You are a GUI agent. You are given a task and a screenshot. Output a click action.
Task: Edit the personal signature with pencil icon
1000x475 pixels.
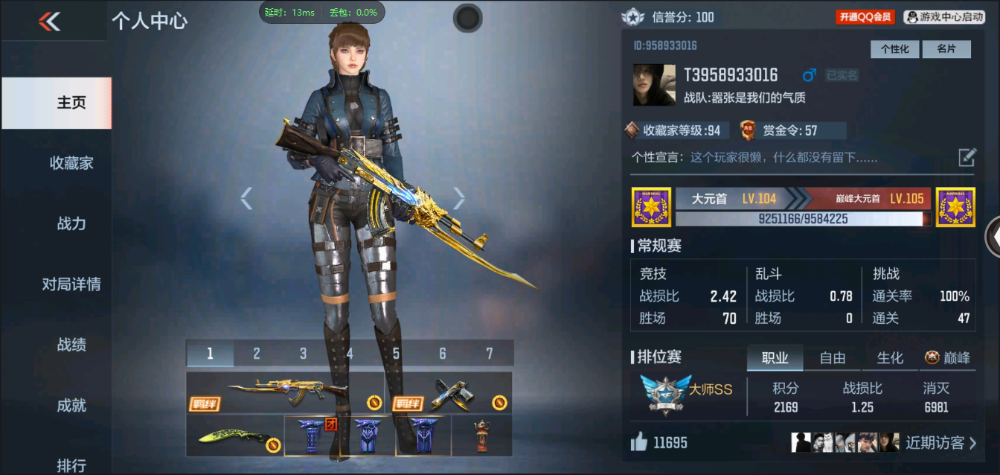(967, 157)
